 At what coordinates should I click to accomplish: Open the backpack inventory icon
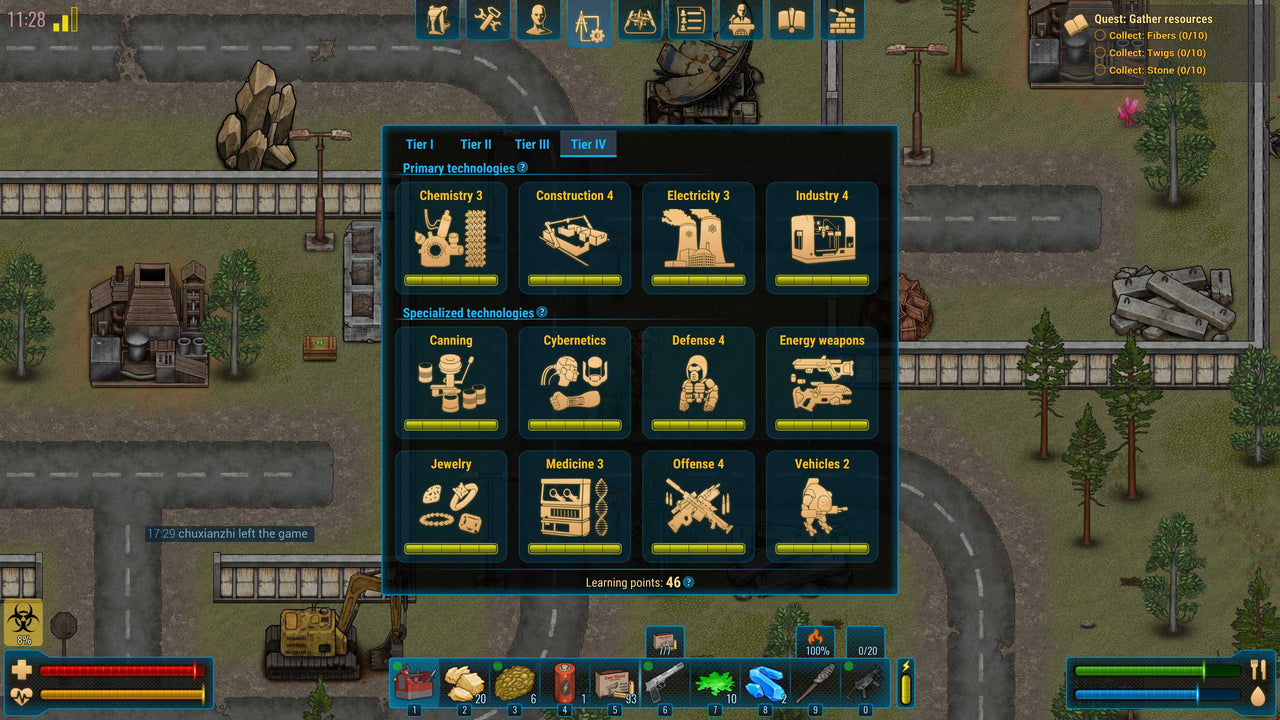(437, 19)
